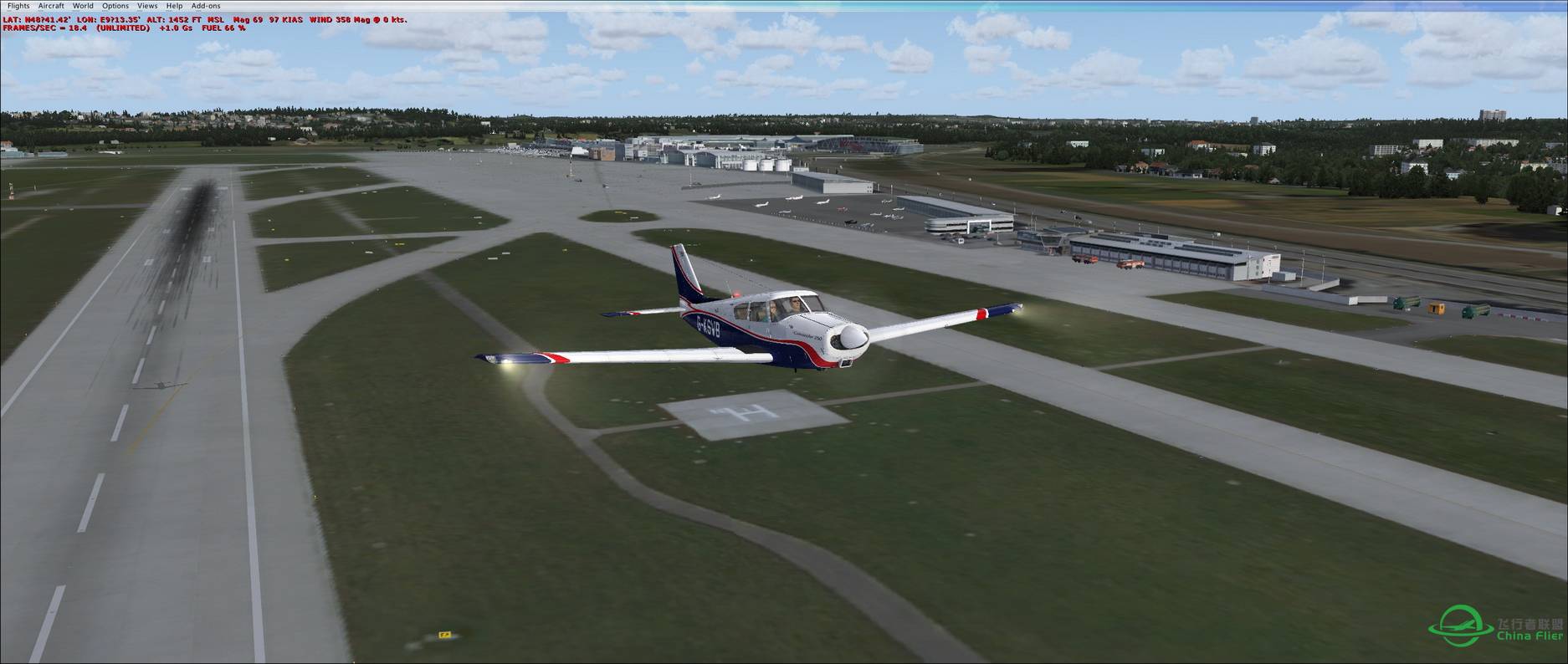Open the Aircraft menu
The height and width of the screenshot is (664, 1568).
click(51, 6)
